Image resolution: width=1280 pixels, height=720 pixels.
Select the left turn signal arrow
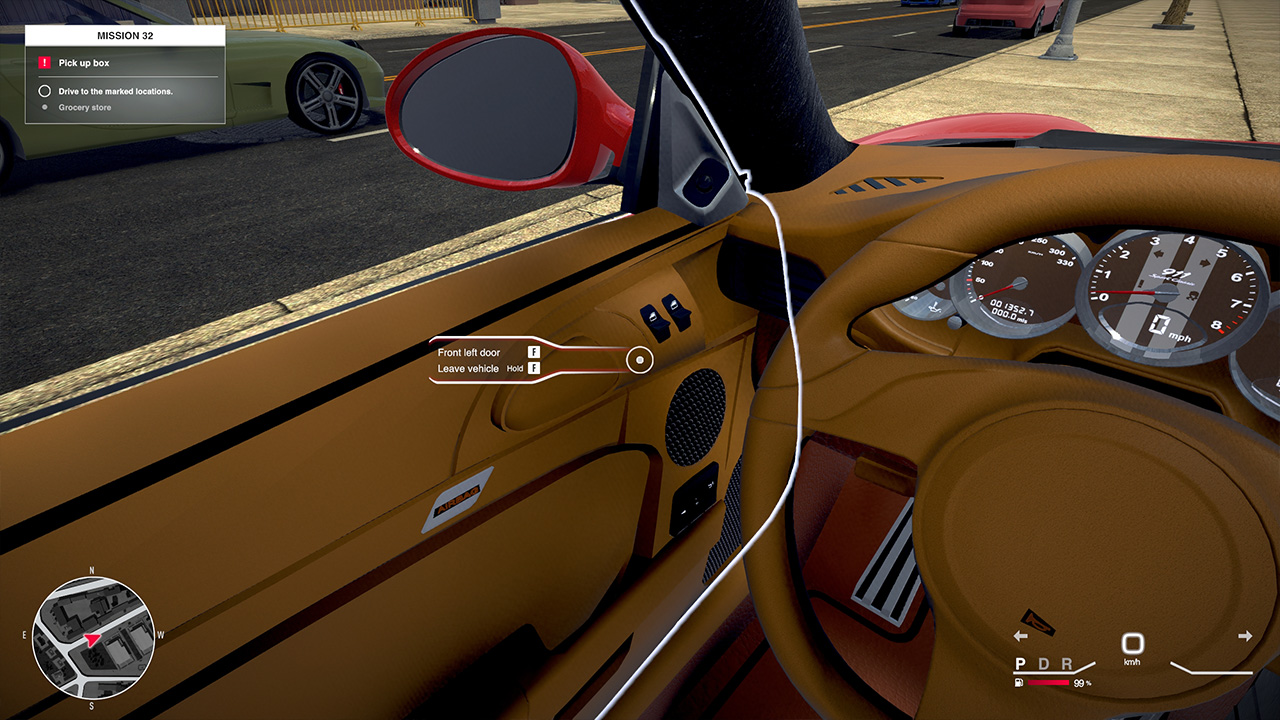(1021, 635)
